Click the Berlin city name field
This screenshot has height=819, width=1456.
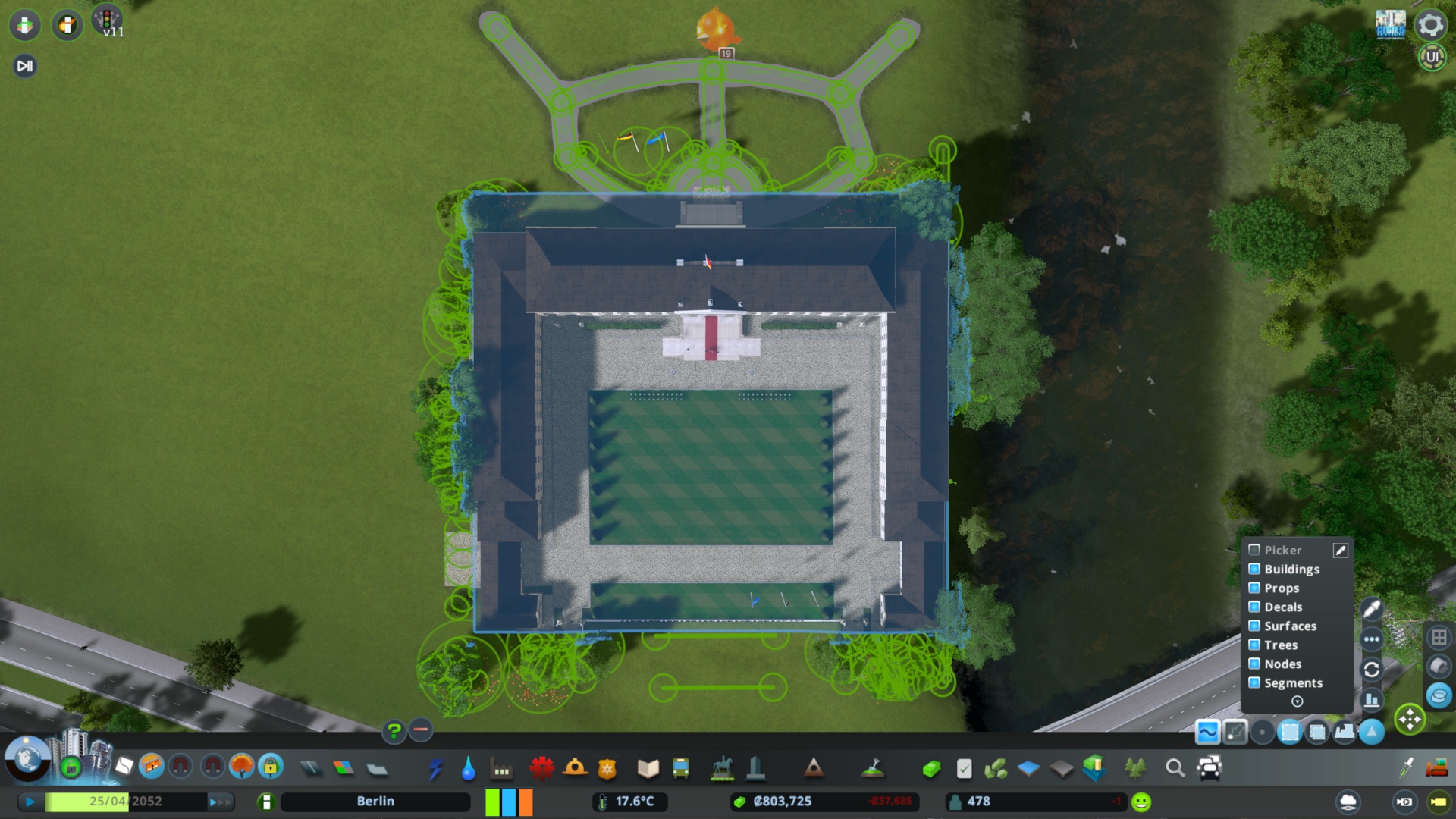(x=375, y=801)
